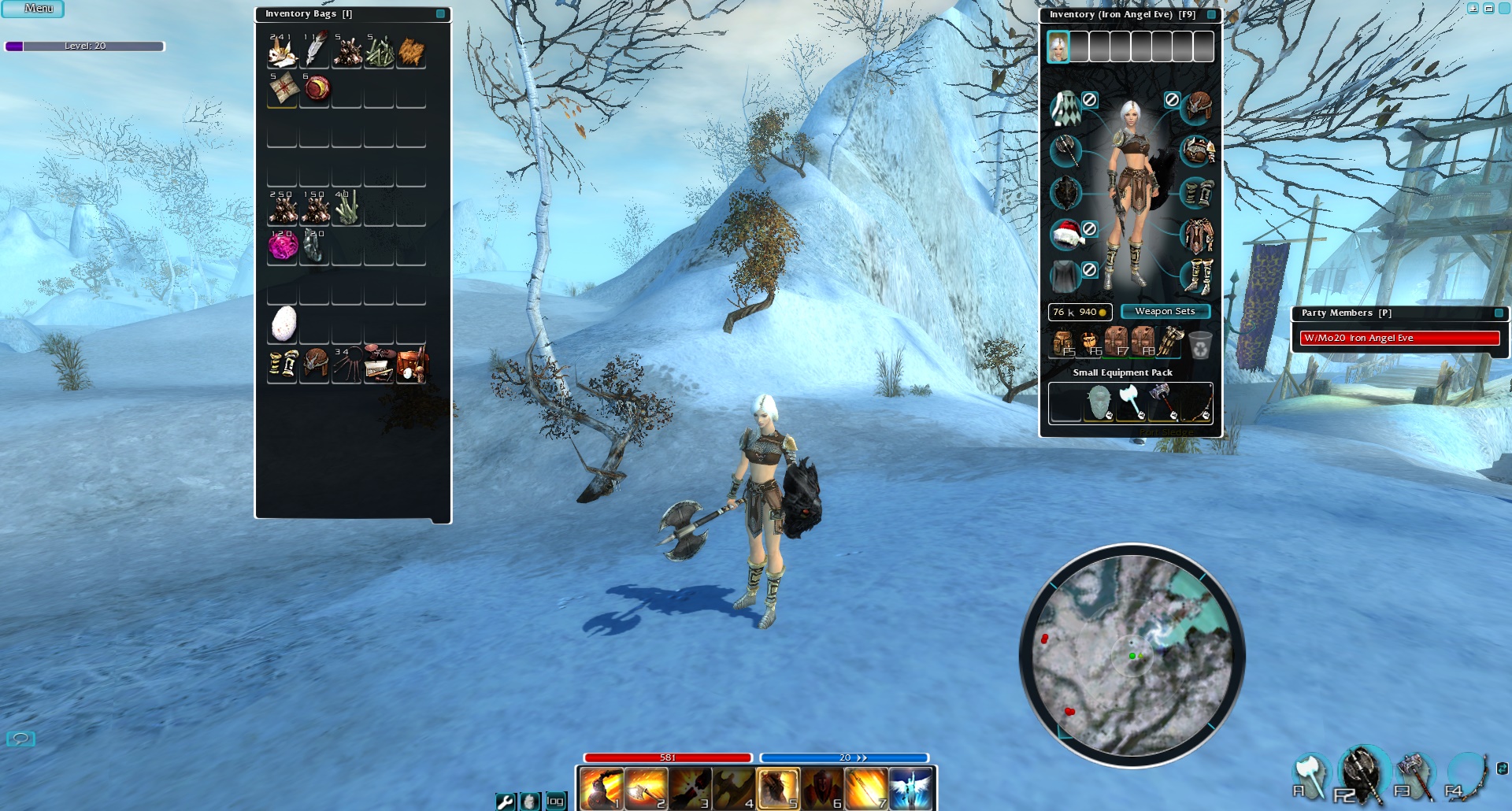The width and height of the screenshot is (1512, 811).
Task: Activate skill 2 flaming axe ability
Action: pos(646,788)
